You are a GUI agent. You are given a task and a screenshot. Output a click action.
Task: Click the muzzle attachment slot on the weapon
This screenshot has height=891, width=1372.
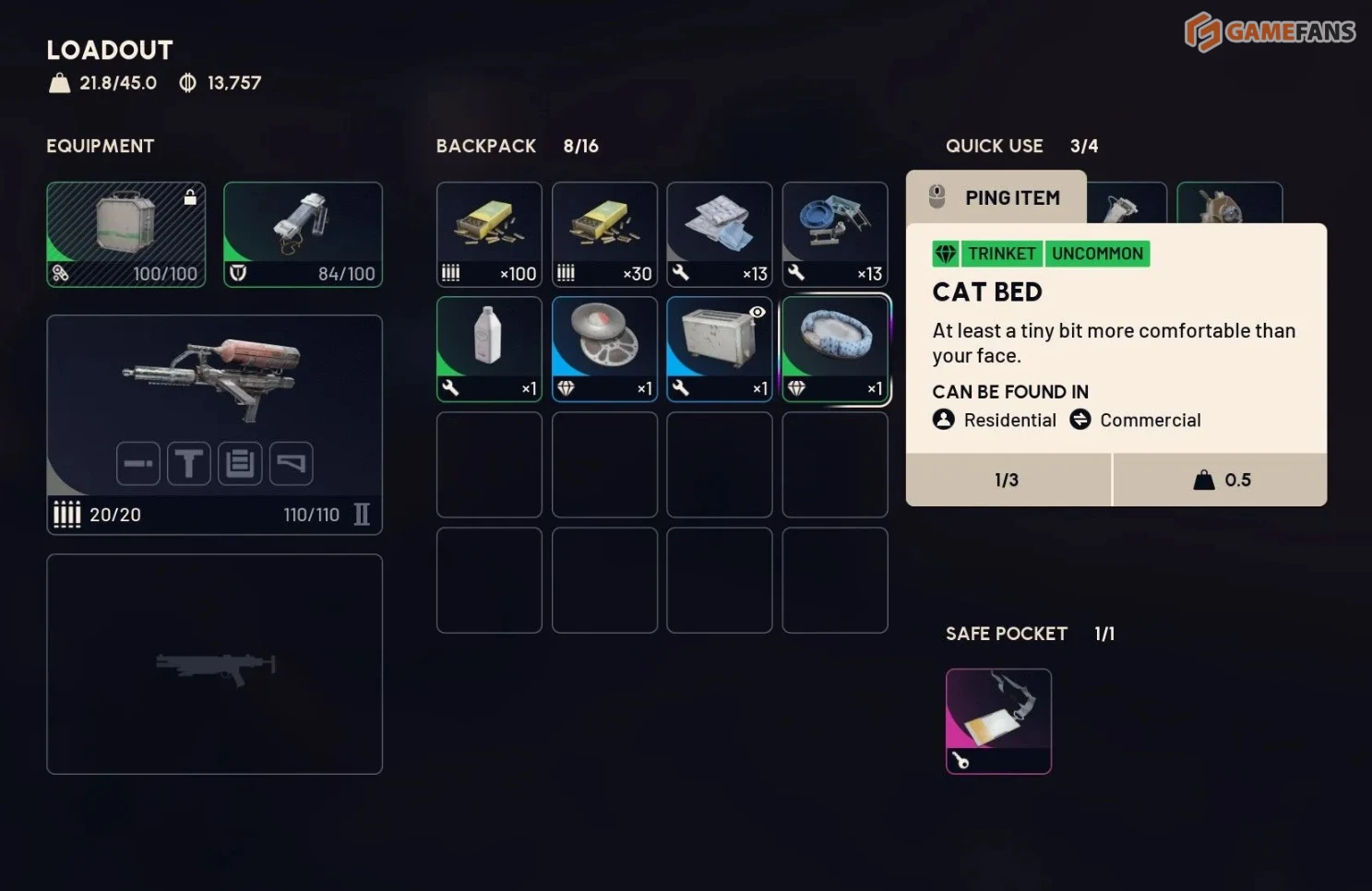[138, 463]
